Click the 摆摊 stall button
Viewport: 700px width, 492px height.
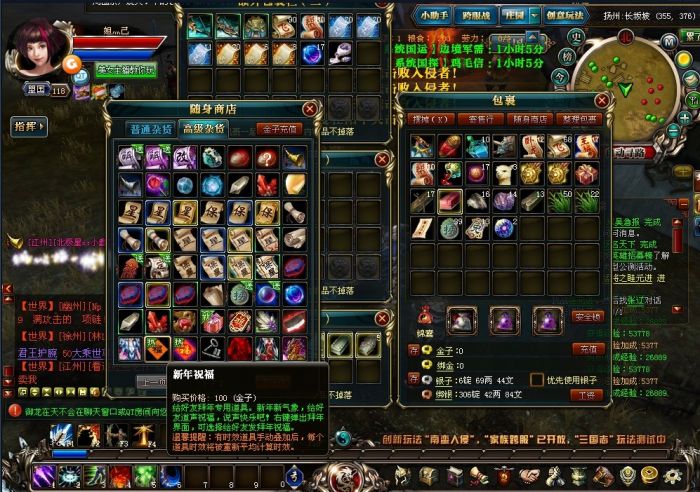click(430, 119)
